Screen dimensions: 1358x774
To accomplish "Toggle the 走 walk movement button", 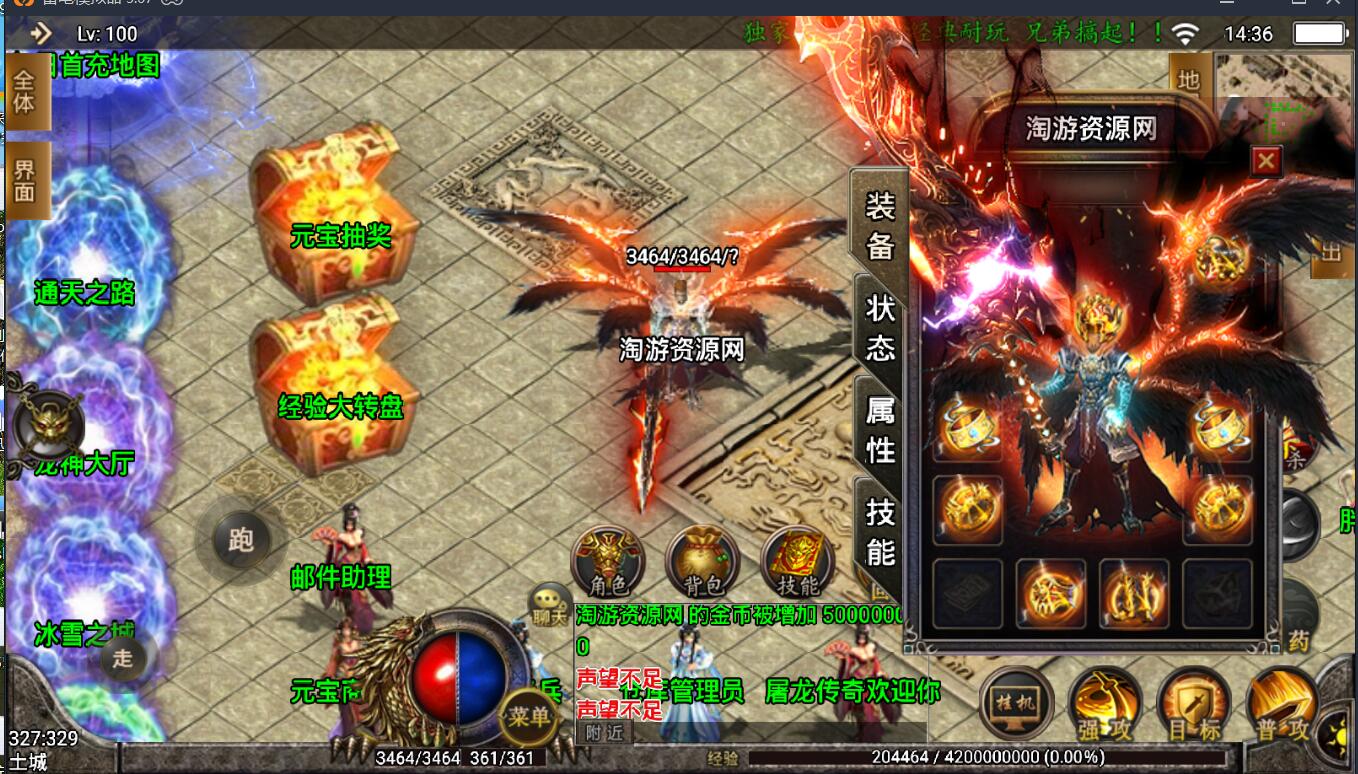I will point(123,657).
